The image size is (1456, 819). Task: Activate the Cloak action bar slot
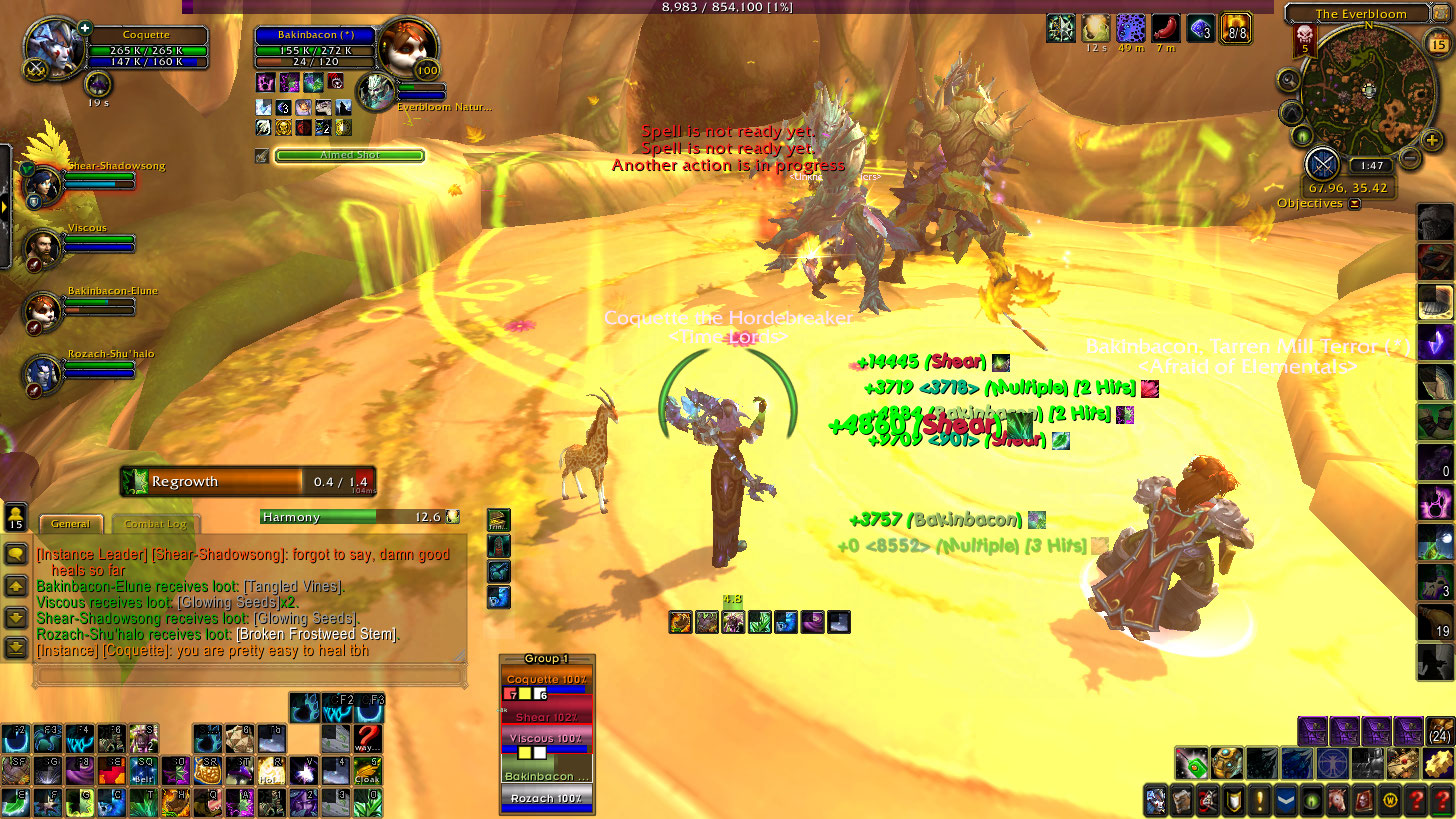click(367, 770)
